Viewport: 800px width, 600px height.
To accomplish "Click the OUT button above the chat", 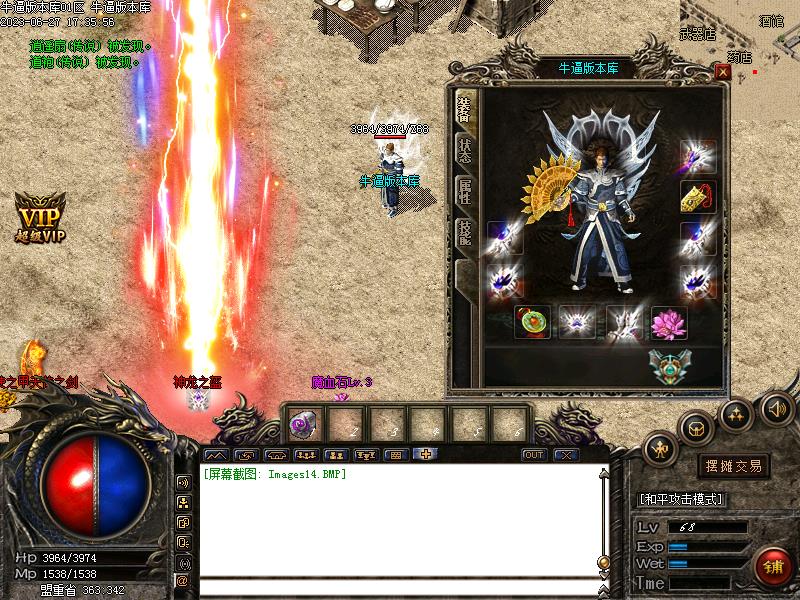I will [x=534, y=455].
